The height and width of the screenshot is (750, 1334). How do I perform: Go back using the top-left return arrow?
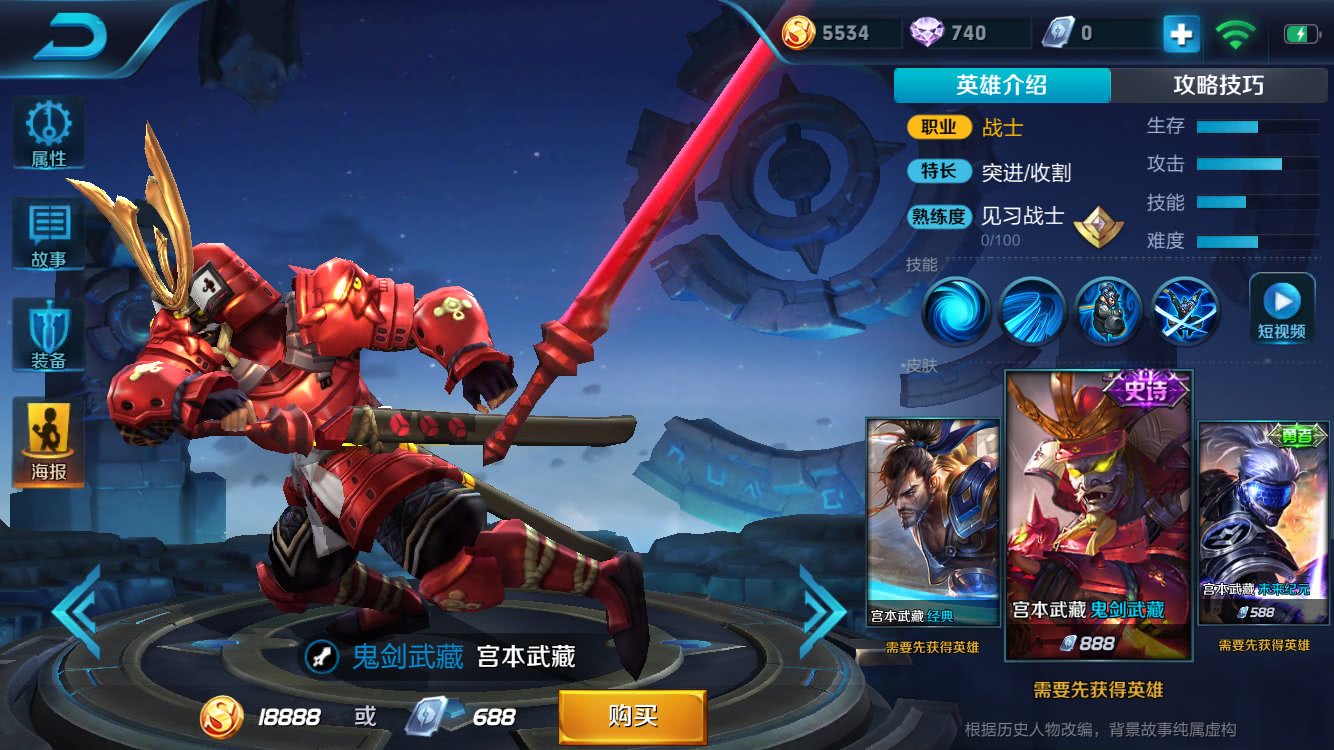click(x=70, y=36)
